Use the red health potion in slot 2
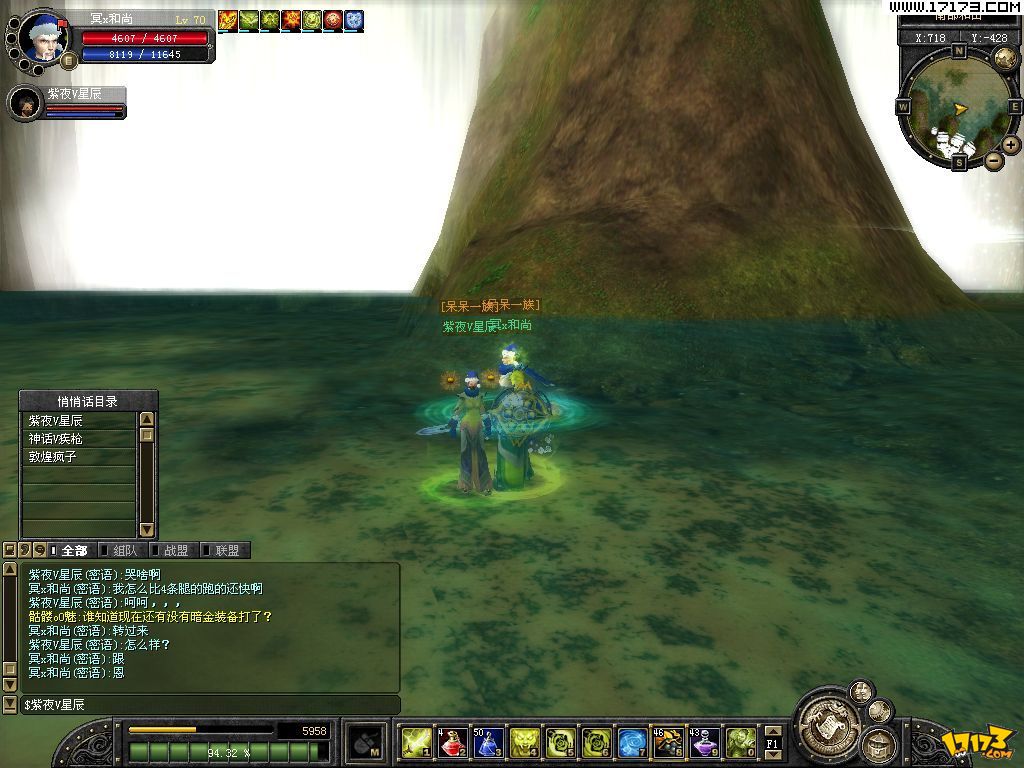 point(452,742)
